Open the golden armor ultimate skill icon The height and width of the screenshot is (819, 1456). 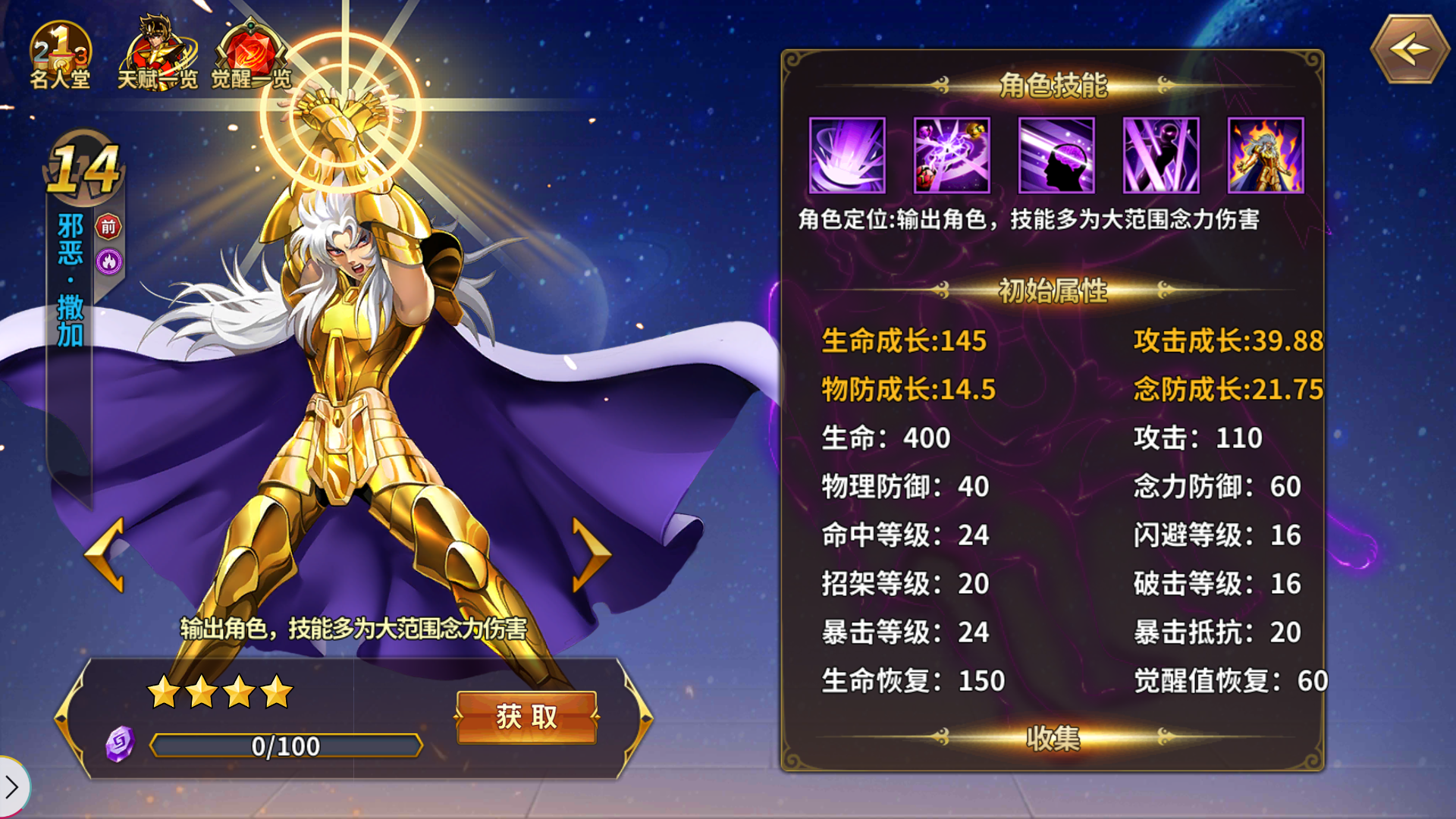pos(1266,155)
